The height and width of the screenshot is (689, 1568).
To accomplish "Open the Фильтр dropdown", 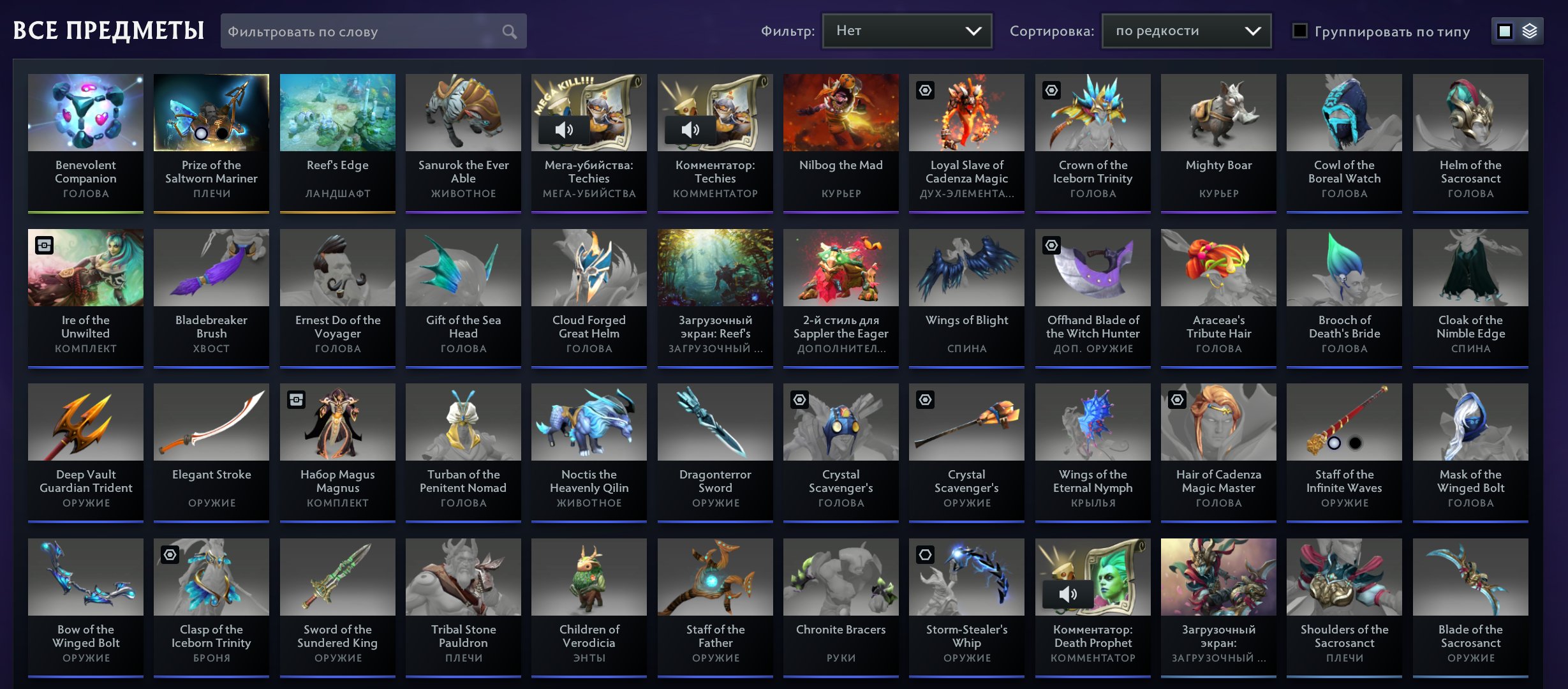I will 906,30.
